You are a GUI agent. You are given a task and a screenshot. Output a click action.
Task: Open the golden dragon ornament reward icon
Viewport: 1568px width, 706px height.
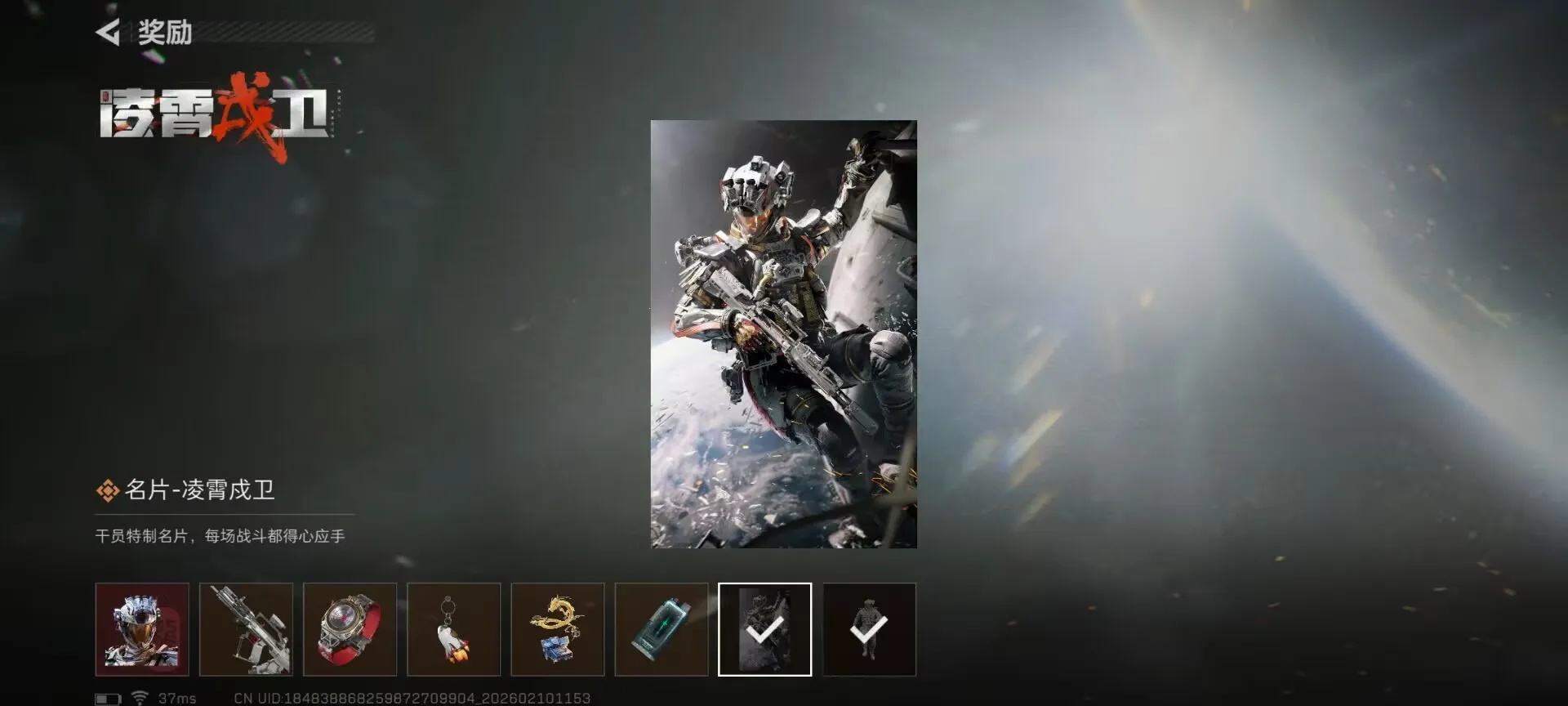[x=558, y=629]
